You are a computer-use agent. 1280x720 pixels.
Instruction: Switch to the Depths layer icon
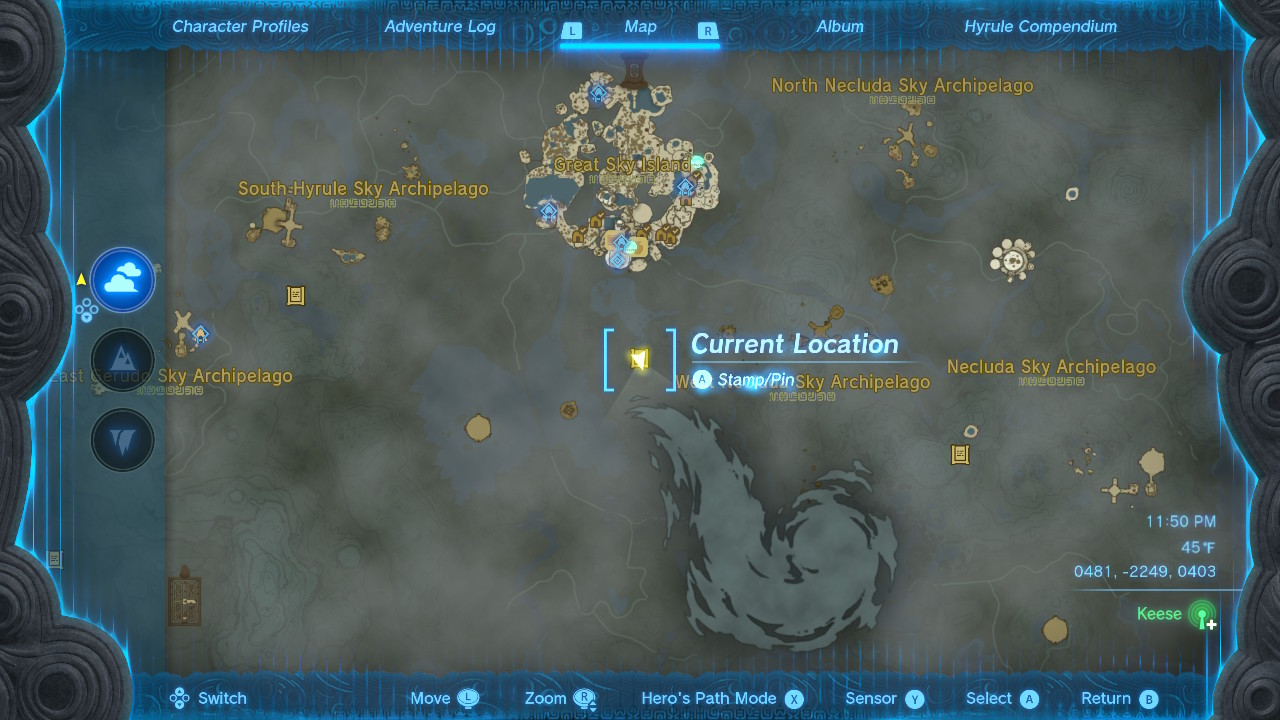point(123,440)
